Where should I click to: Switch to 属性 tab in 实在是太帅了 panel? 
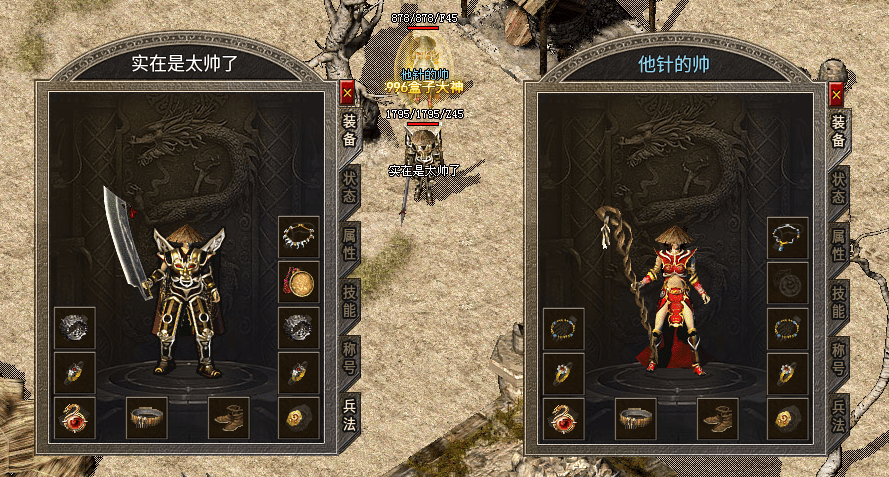coord(350,242)
